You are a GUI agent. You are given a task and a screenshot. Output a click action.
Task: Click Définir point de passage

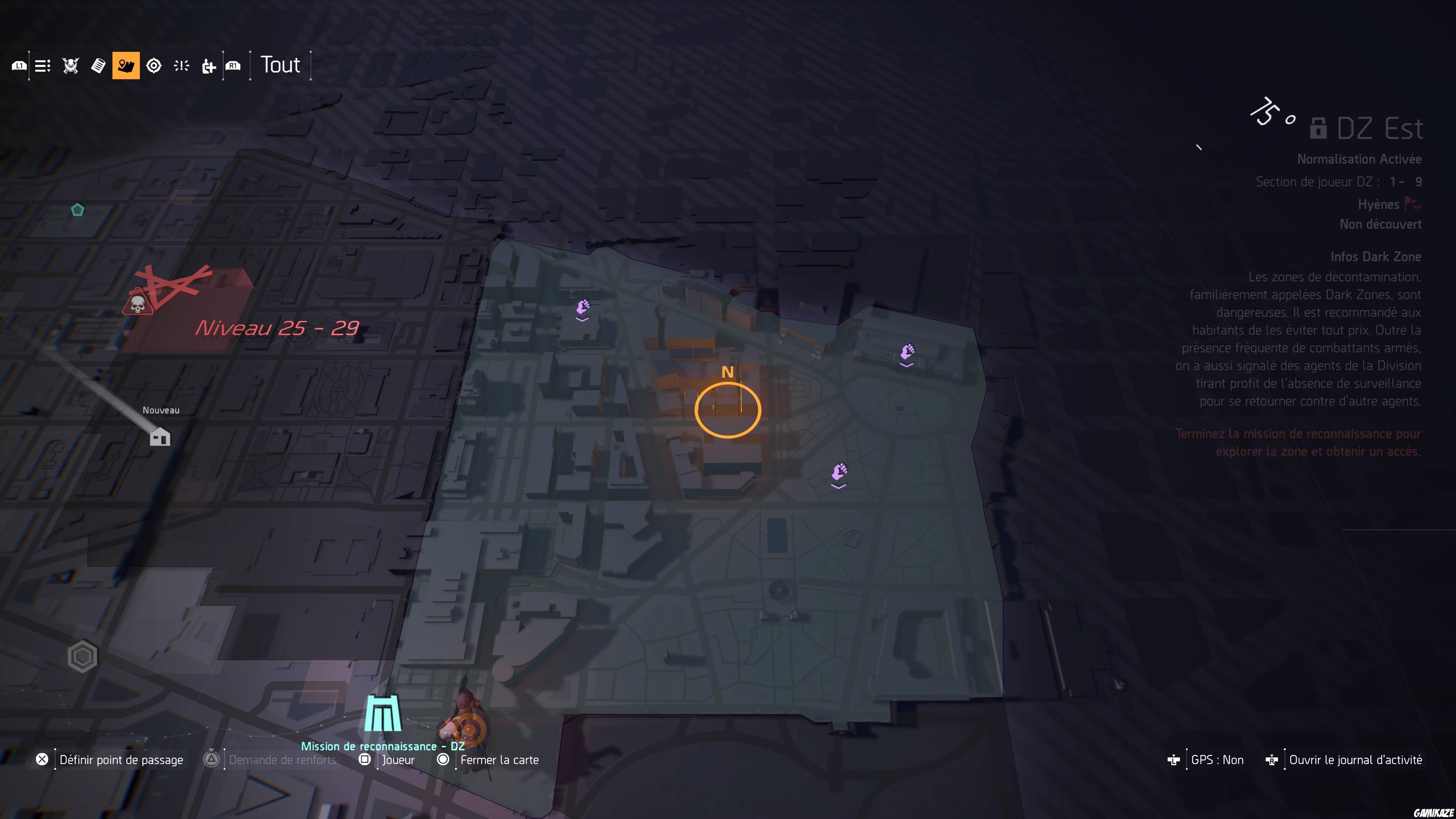[121, 759]
